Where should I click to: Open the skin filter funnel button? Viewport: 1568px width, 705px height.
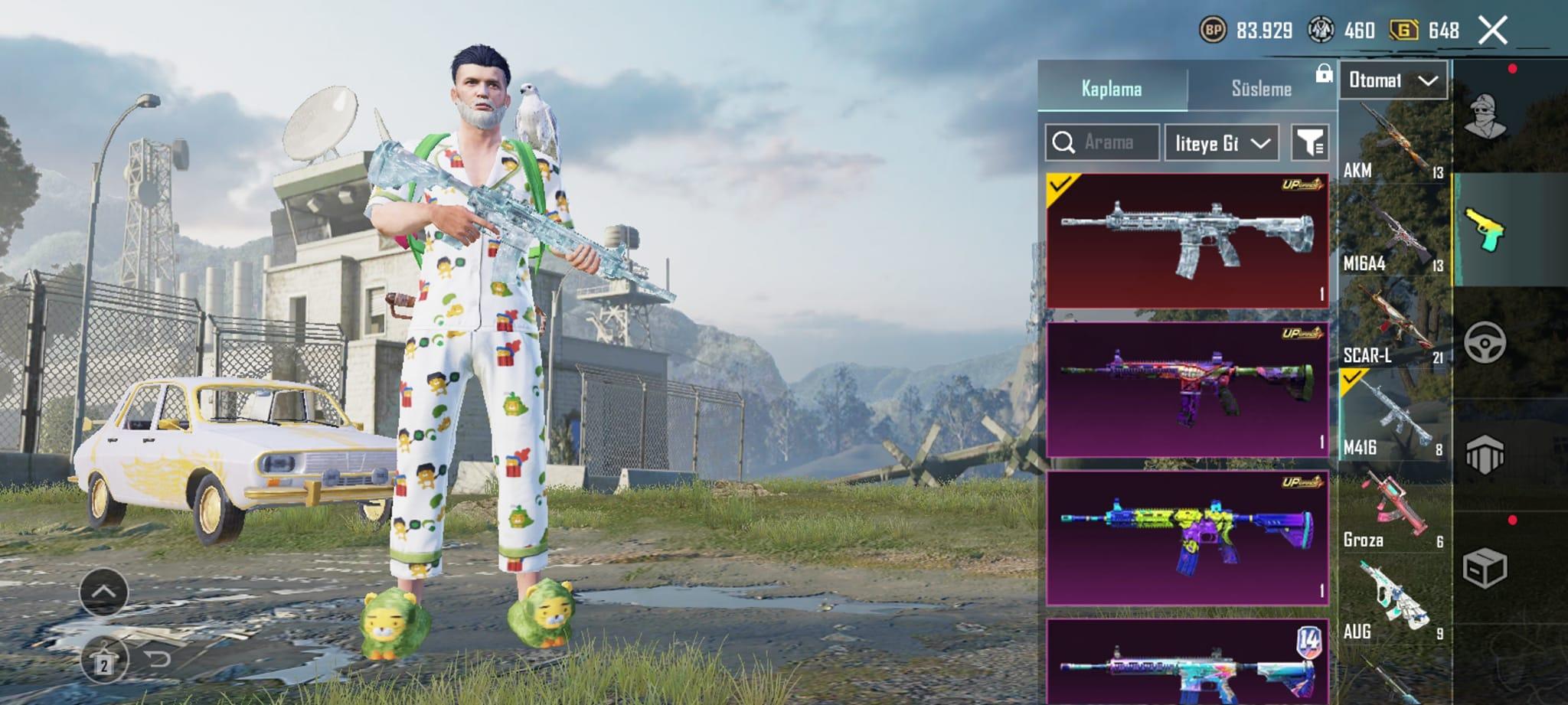(x=1310, y=143)
